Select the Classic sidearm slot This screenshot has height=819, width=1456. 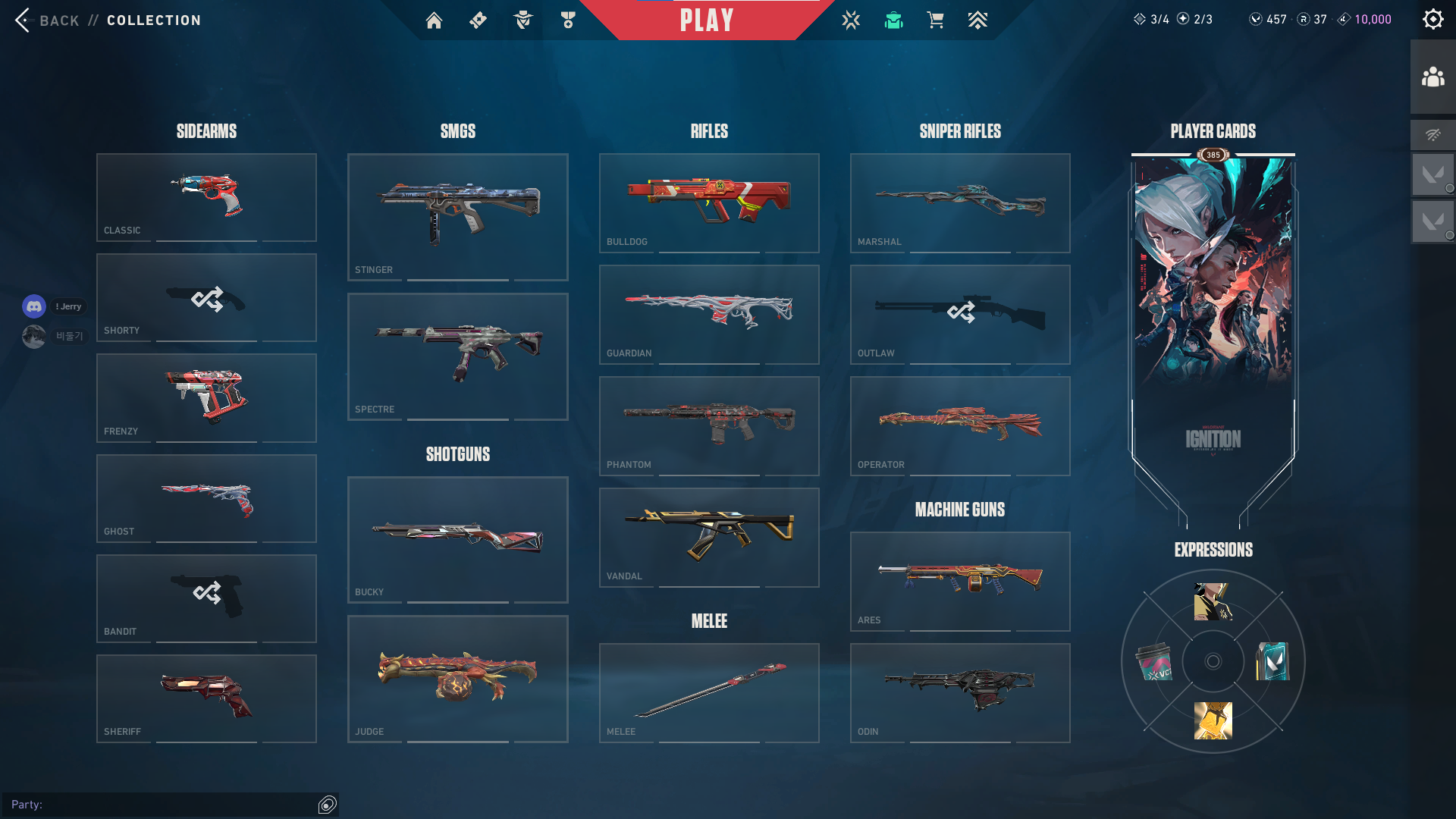(x=206, y=197)
